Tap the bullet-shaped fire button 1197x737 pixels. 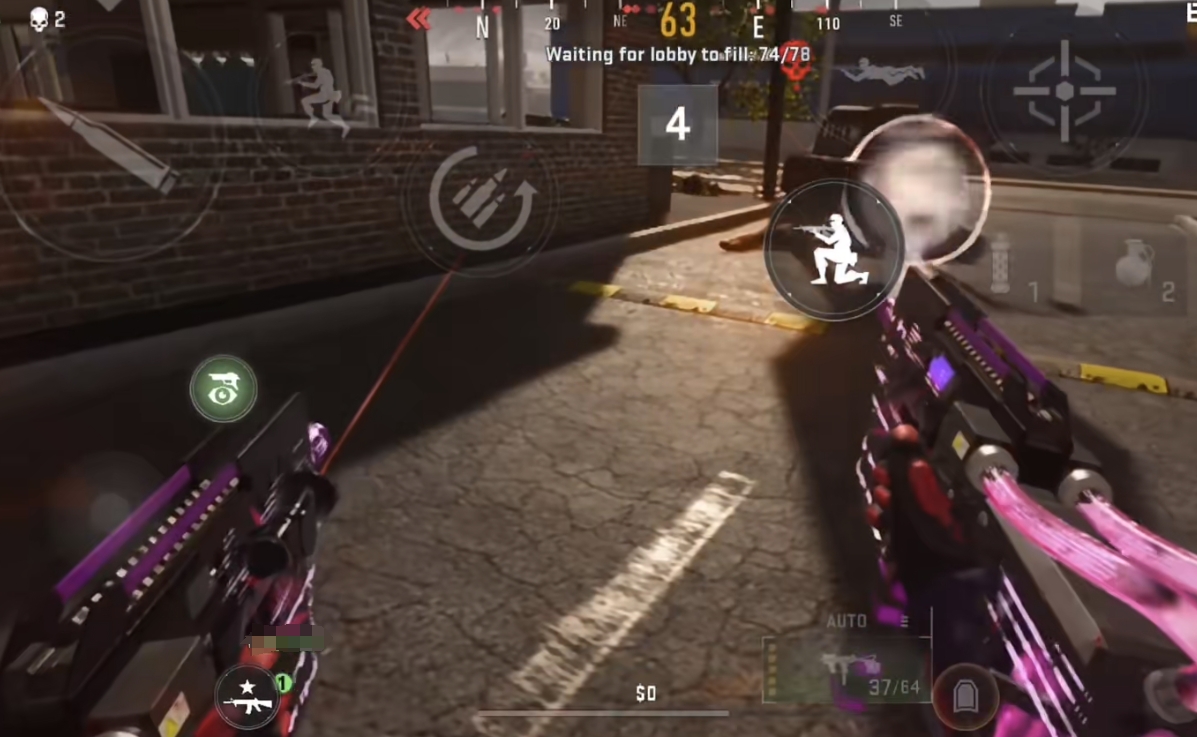pyautogui.click(x=108, y=146)
